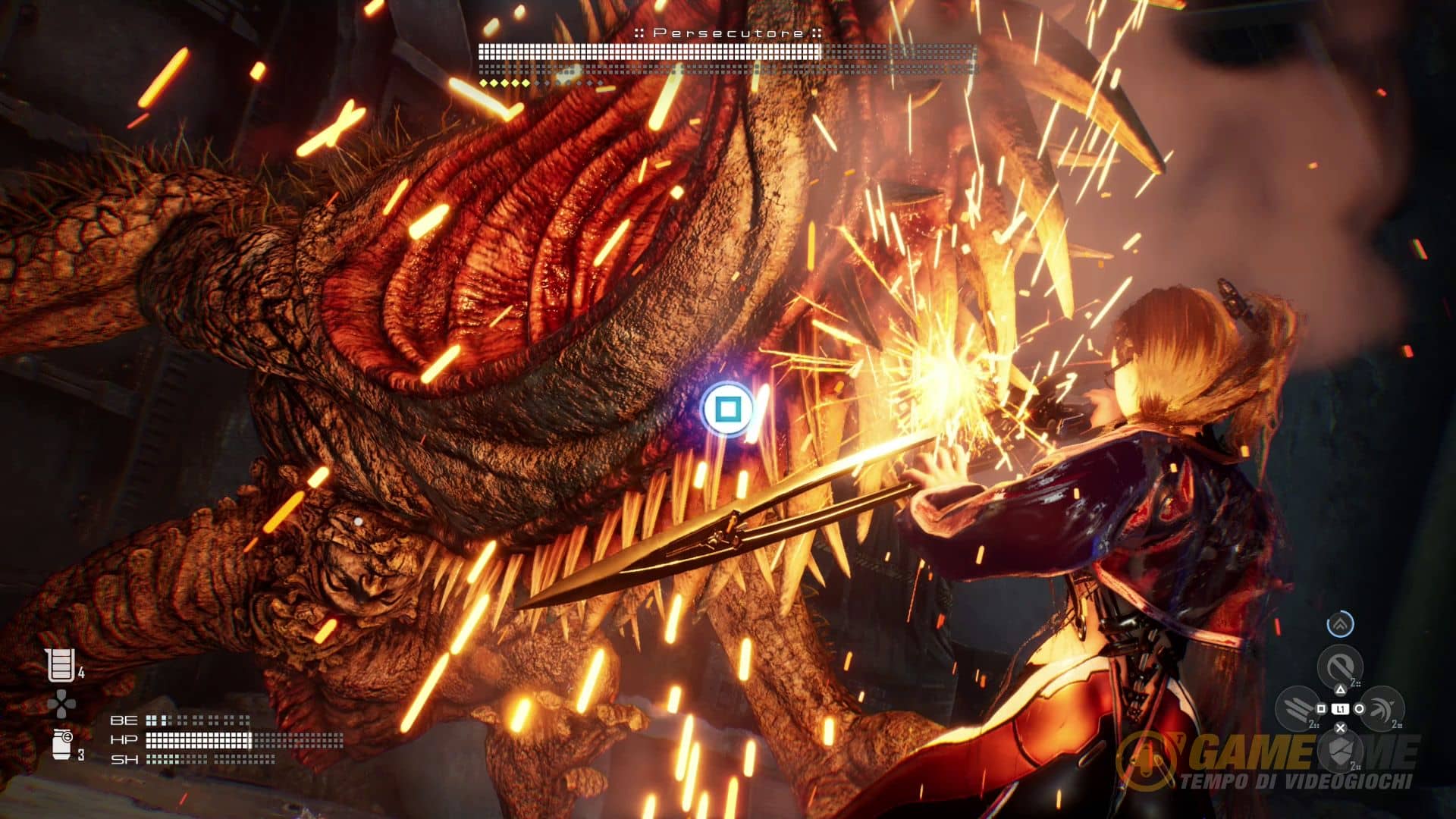Activate the triple blade skill
Viewport: 1456px width, 819px height.
(x=1298, y=708)
